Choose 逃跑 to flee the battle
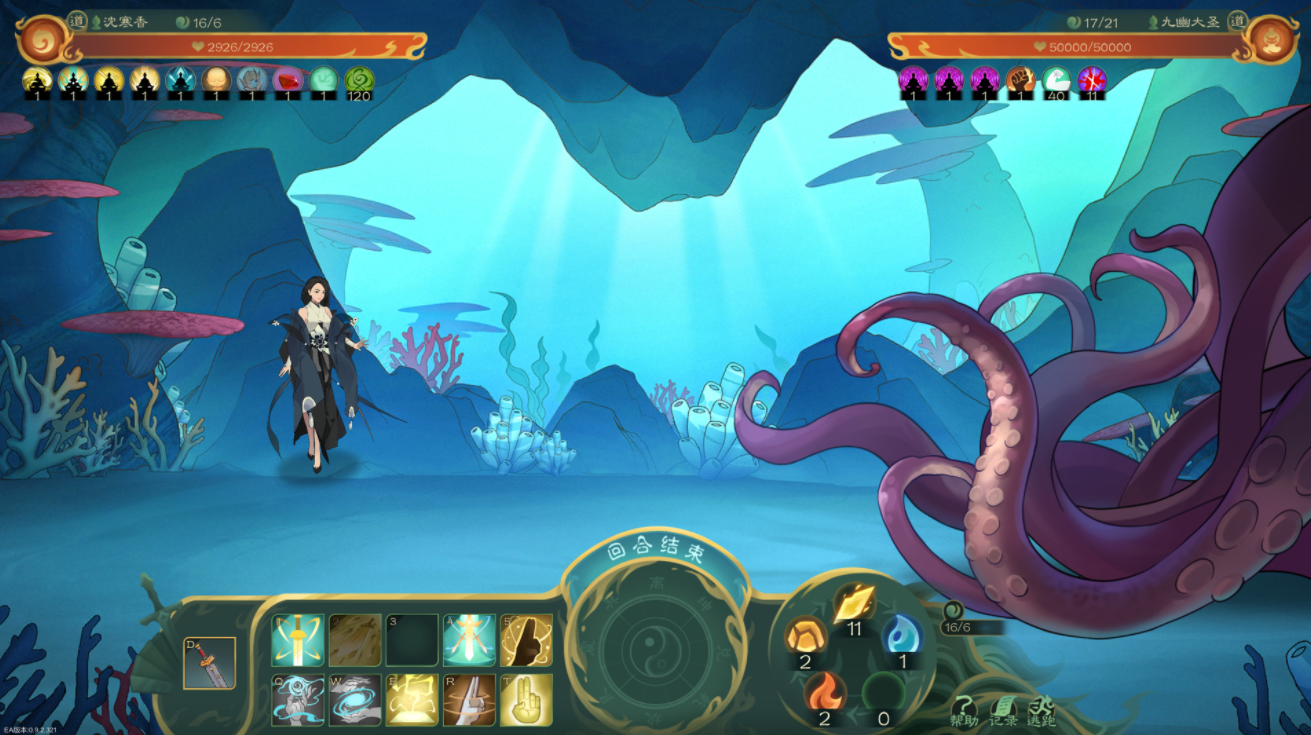This screenshot has width=1311, height=735. 1041,710
